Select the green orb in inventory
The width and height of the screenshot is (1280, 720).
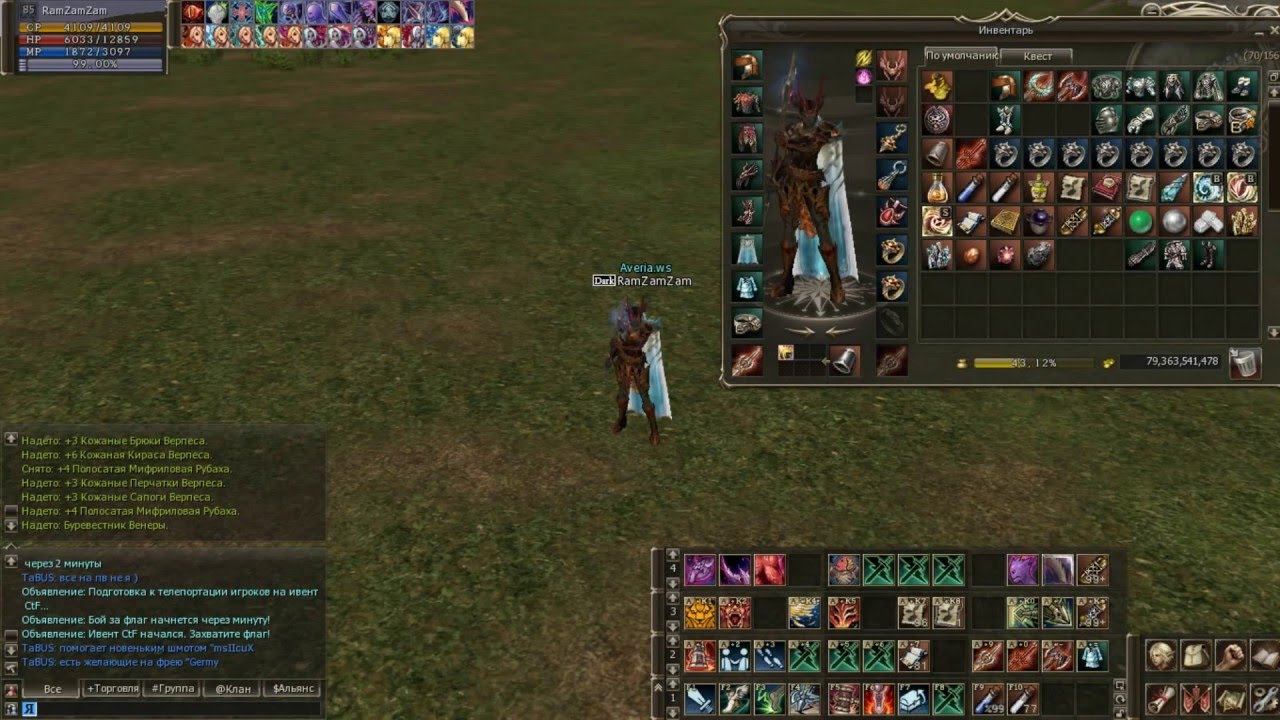click(x=1140, y=221)
